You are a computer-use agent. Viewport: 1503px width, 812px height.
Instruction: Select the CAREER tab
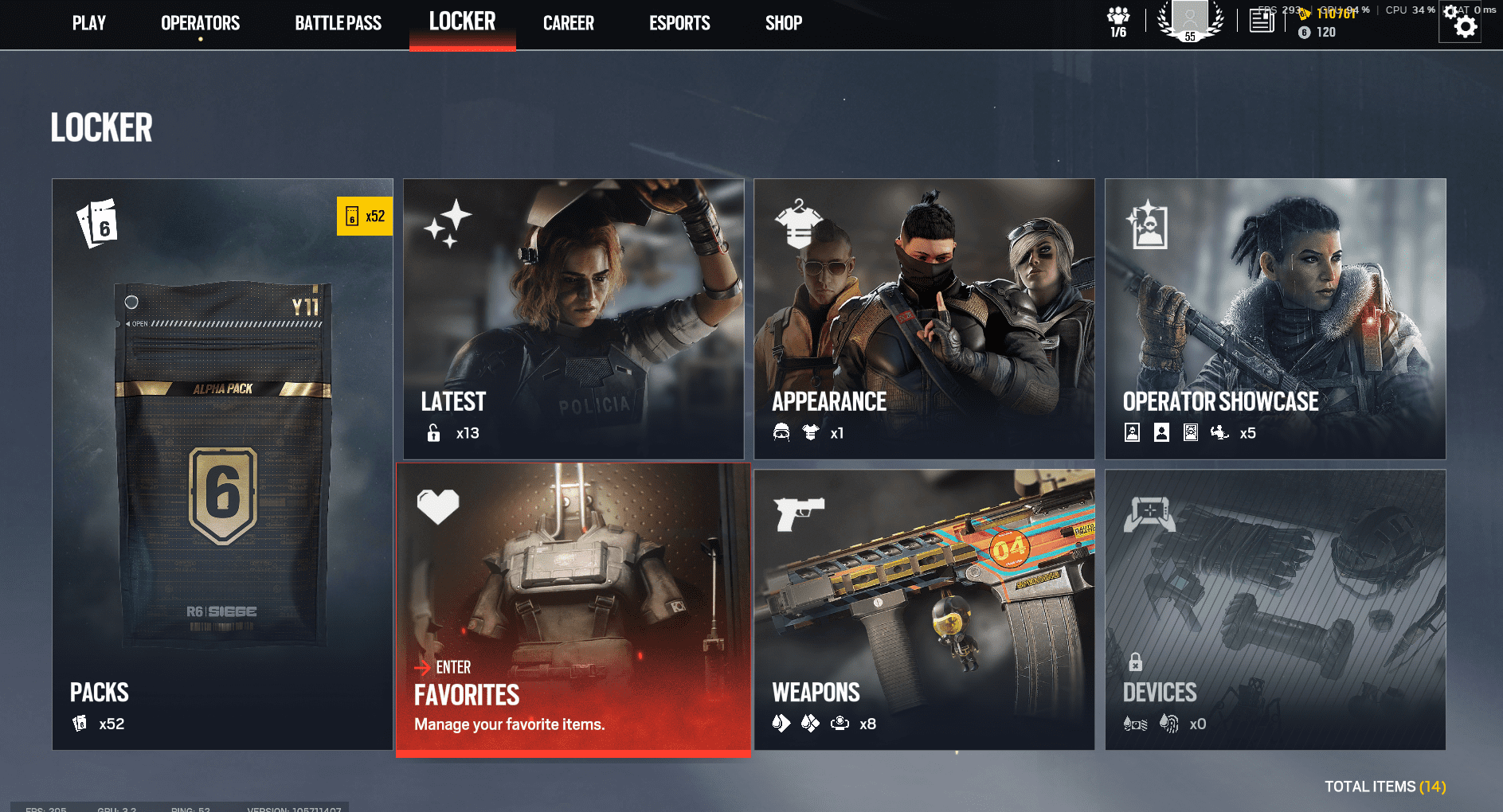pyautogui.click(x=568, y=22)
